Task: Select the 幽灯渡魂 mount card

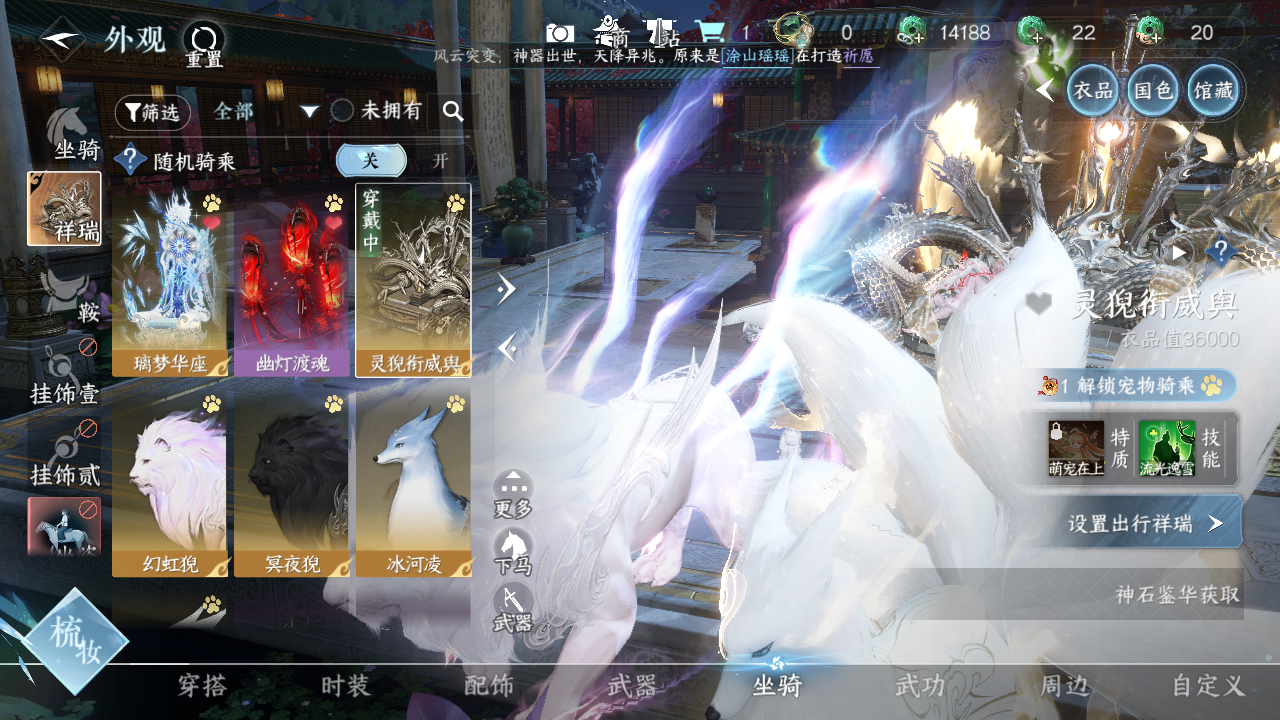Action: point(291,281)
